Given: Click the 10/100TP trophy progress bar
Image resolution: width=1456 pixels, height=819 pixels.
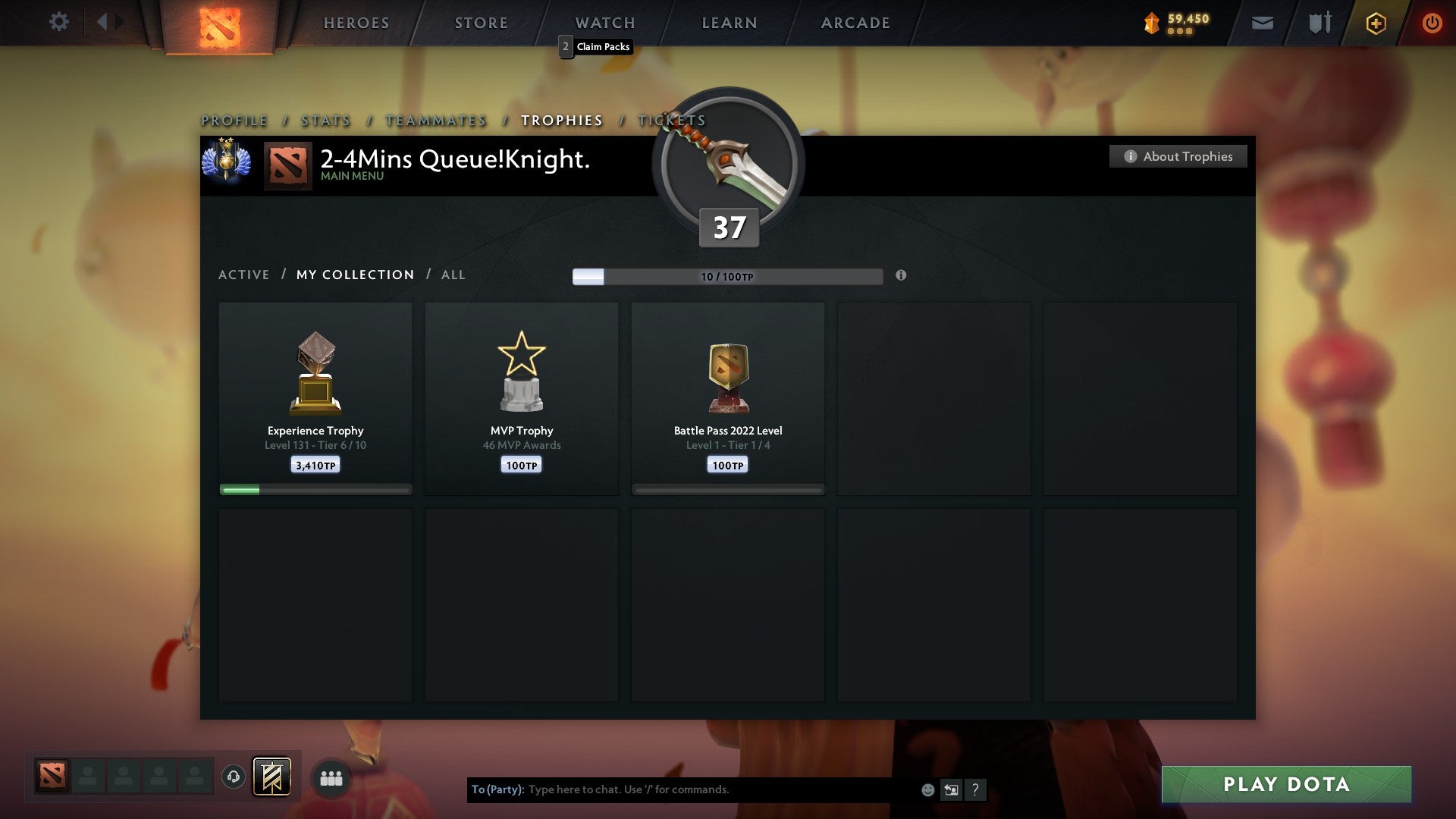Looking at the screenshot, I should (x=728, y=276).
